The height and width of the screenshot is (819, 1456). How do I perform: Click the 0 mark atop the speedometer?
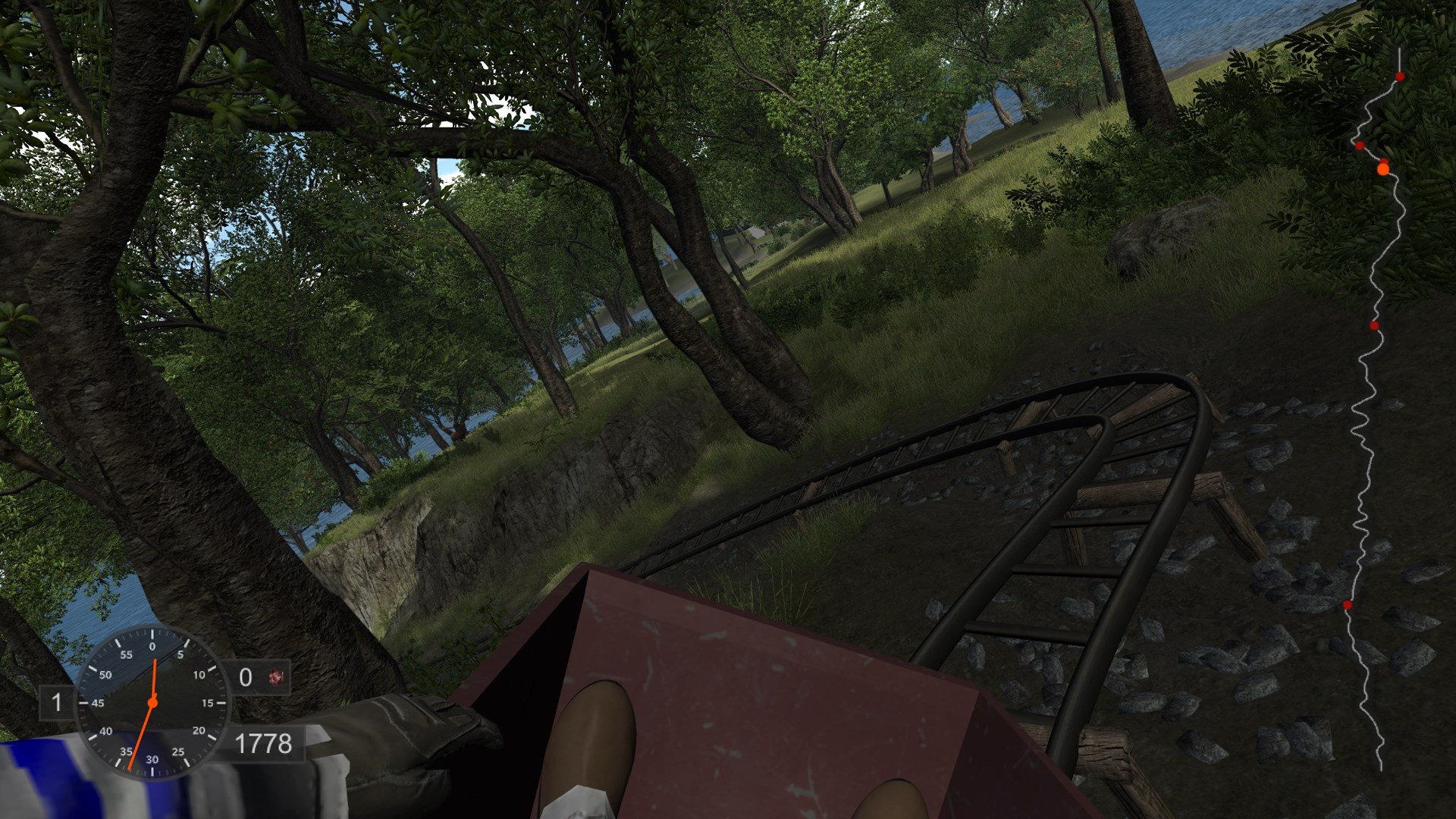point(152,646)
